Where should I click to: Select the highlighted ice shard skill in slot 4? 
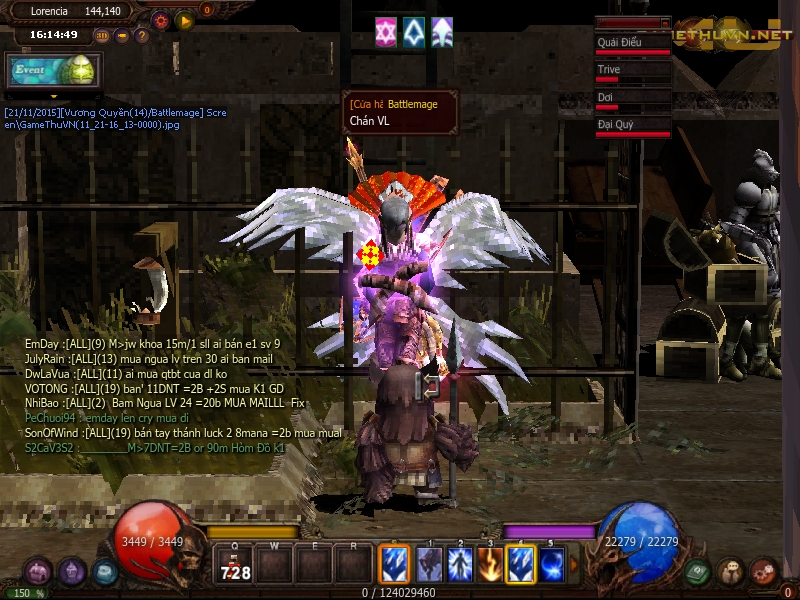521,565
